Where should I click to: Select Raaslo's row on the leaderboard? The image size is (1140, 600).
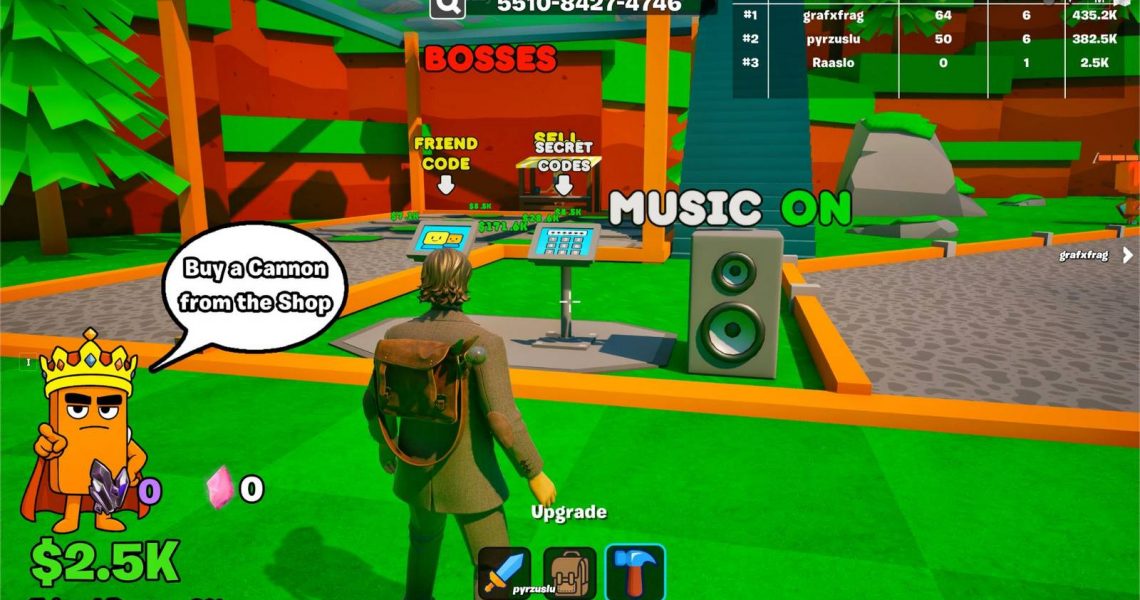[x=935, y=62]
